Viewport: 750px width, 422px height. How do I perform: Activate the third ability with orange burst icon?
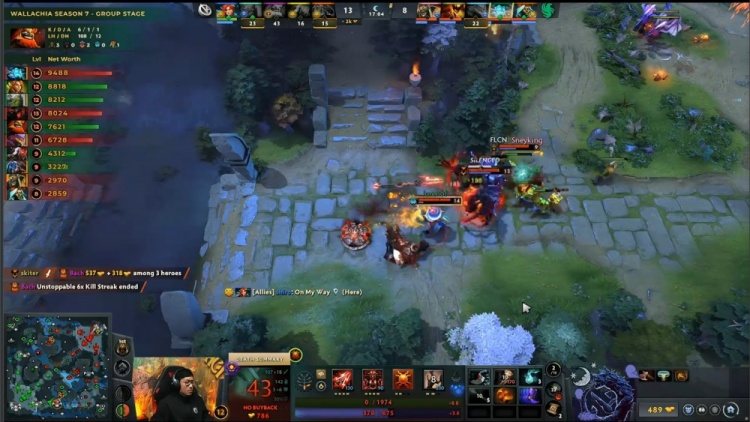pyautogui.click(x=403, y=379)
